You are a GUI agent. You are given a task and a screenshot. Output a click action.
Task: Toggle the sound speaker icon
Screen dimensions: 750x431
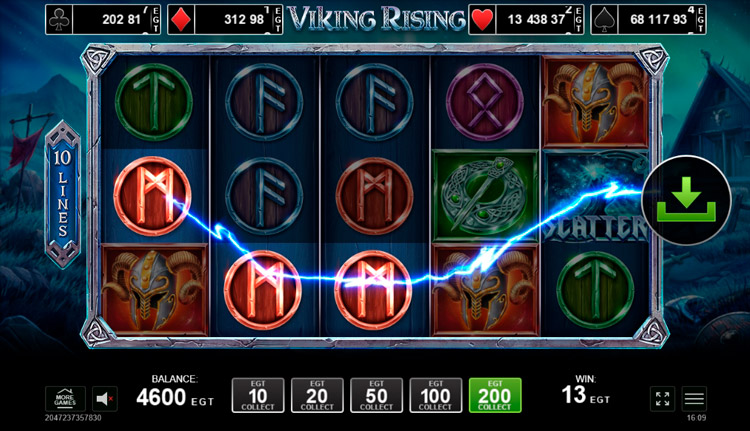coord(105,398)
